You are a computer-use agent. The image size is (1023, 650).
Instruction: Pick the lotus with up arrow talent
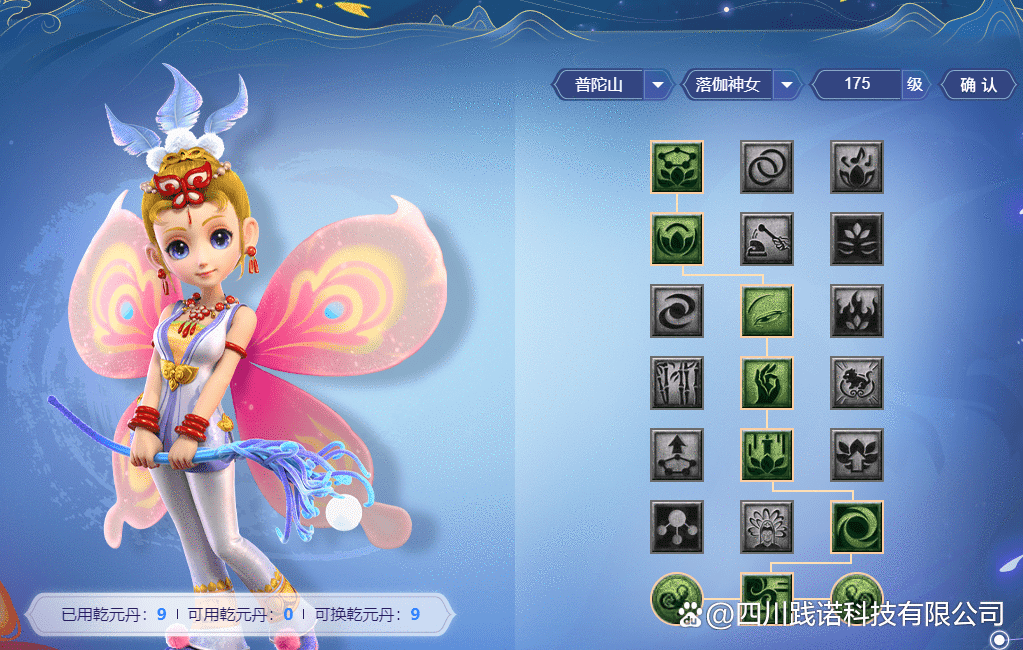(x=857, y=455)
